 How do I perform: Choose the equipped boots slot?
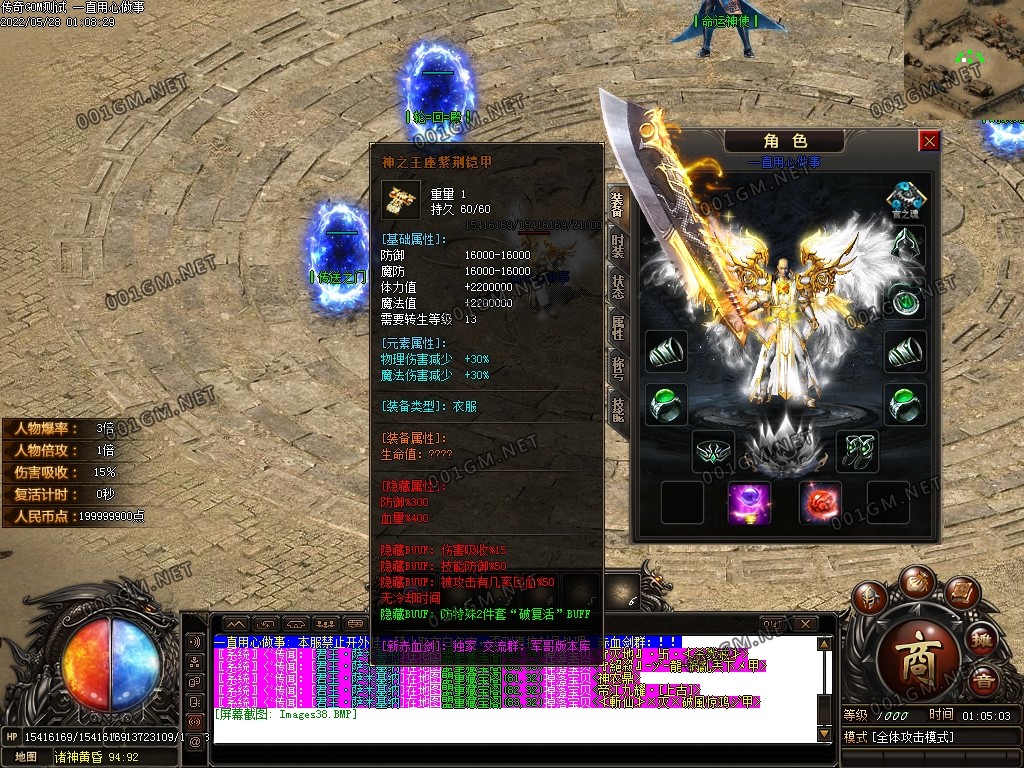857,451
